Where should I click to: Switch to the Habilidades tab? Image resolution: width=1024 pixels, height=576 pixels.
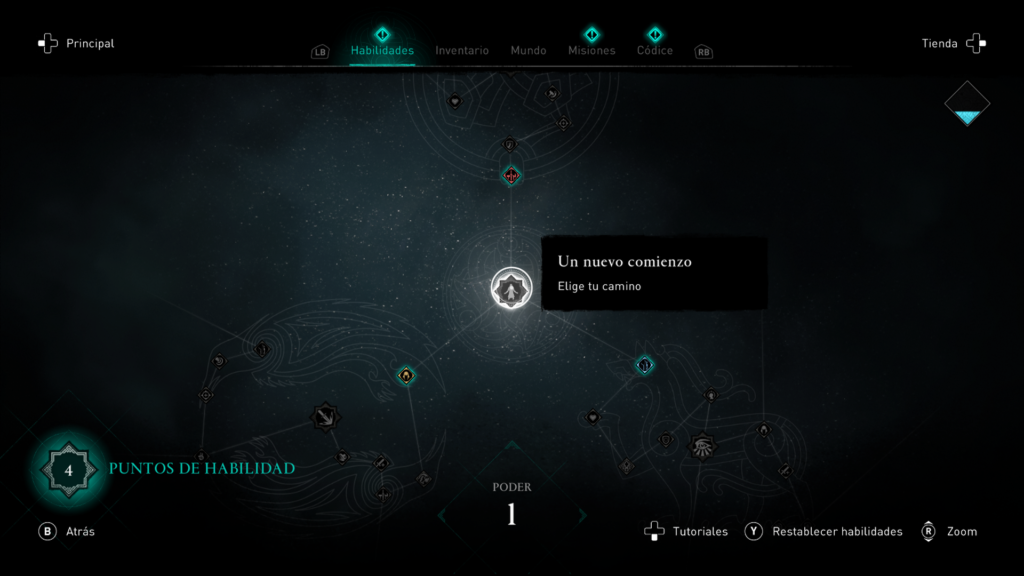click(382, 50)
